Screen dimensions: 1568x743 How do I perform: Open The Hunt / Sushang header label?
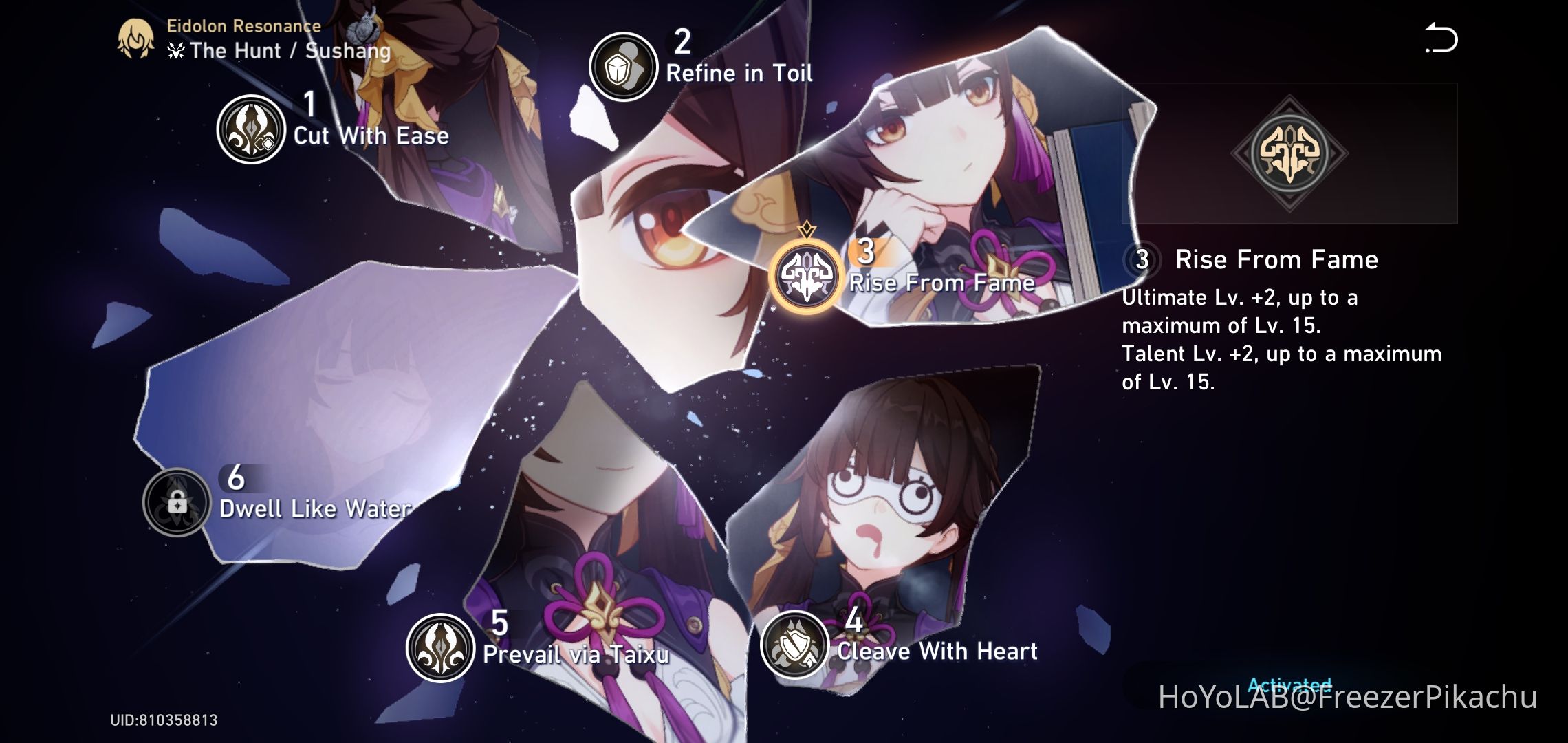tap(278, 50)
